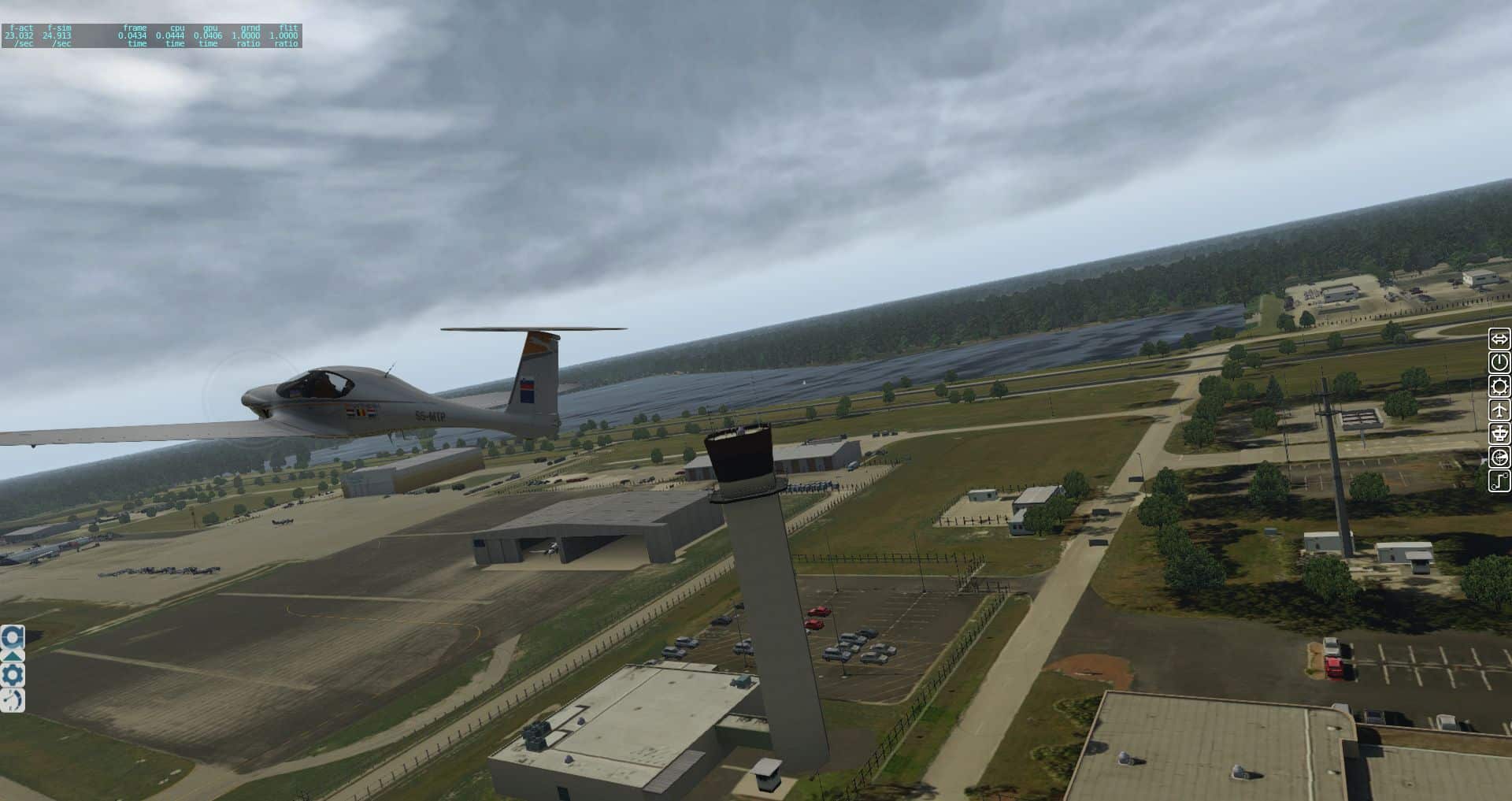Open the sun-shaped gear icon
The width and height of the screenshot is (1512, 801).
pyautogui.click(x=1499, y=386)
